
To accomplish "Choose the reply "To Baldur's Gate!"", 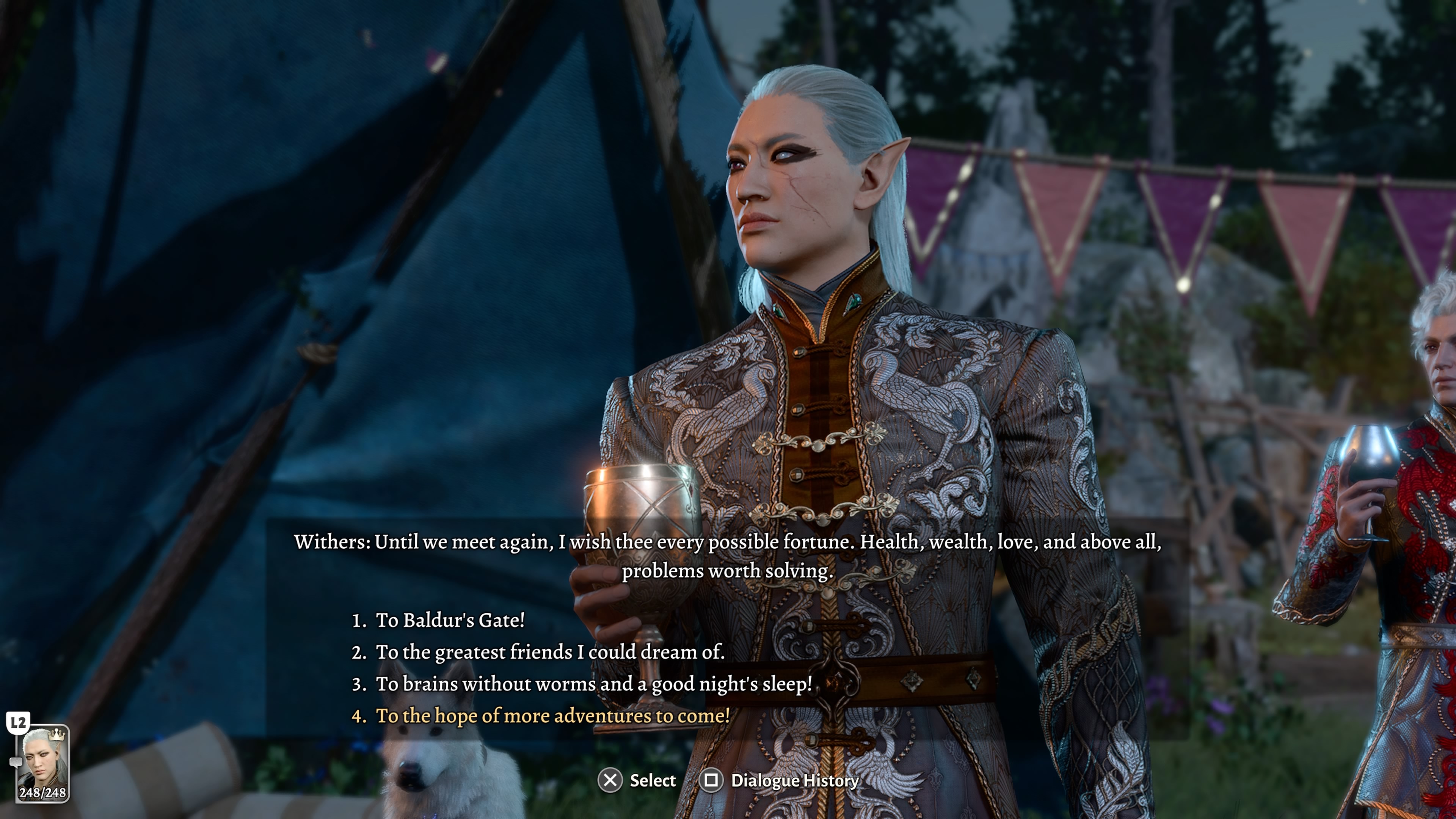I will point(450,620).
